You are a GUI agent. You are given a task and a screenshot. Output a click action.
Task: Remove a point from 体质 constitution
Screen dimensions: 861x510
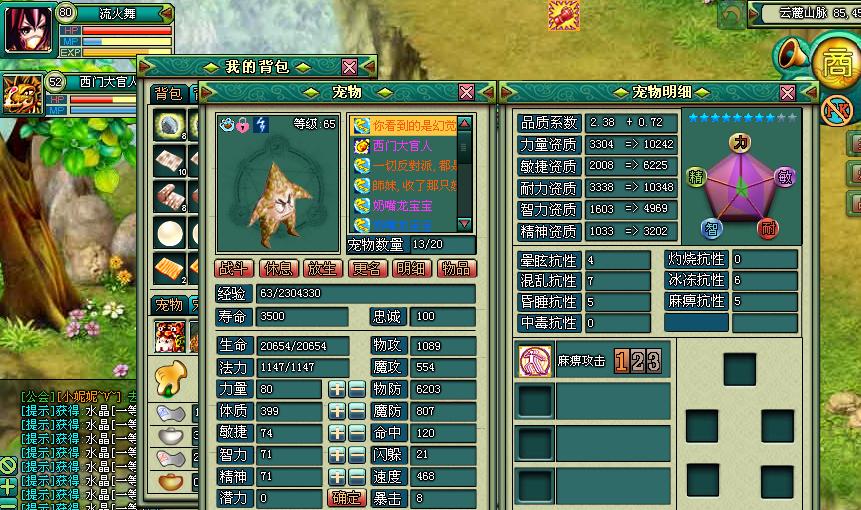click(x=357, y=411)
